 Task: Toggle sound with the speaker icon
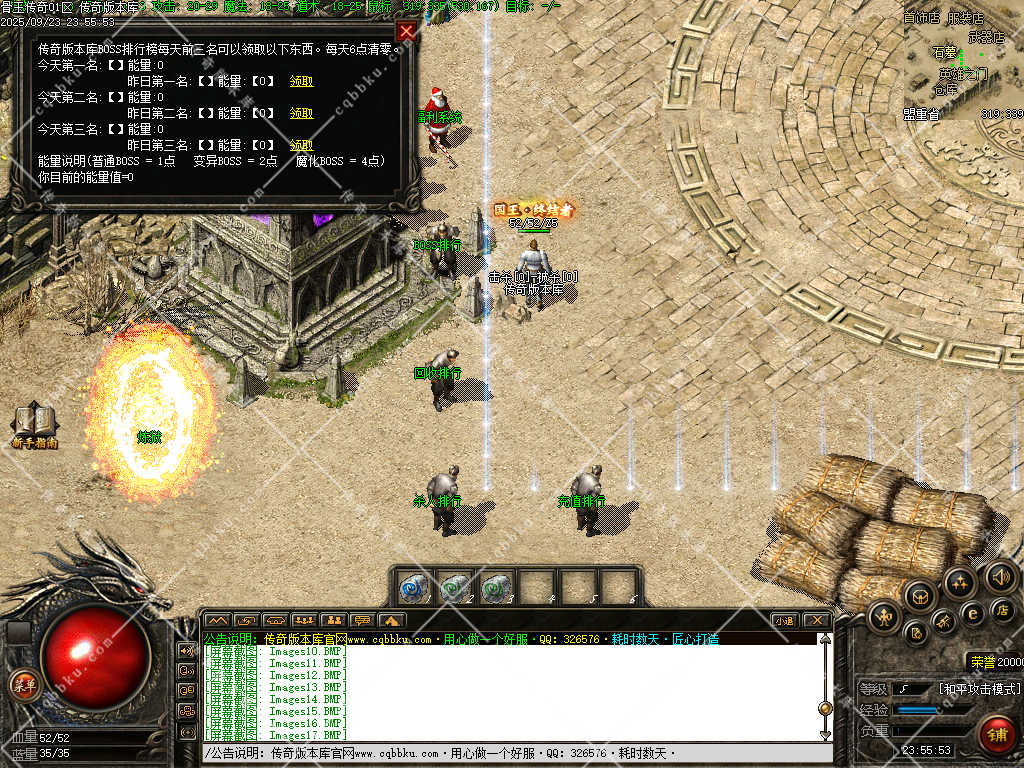1000,577
